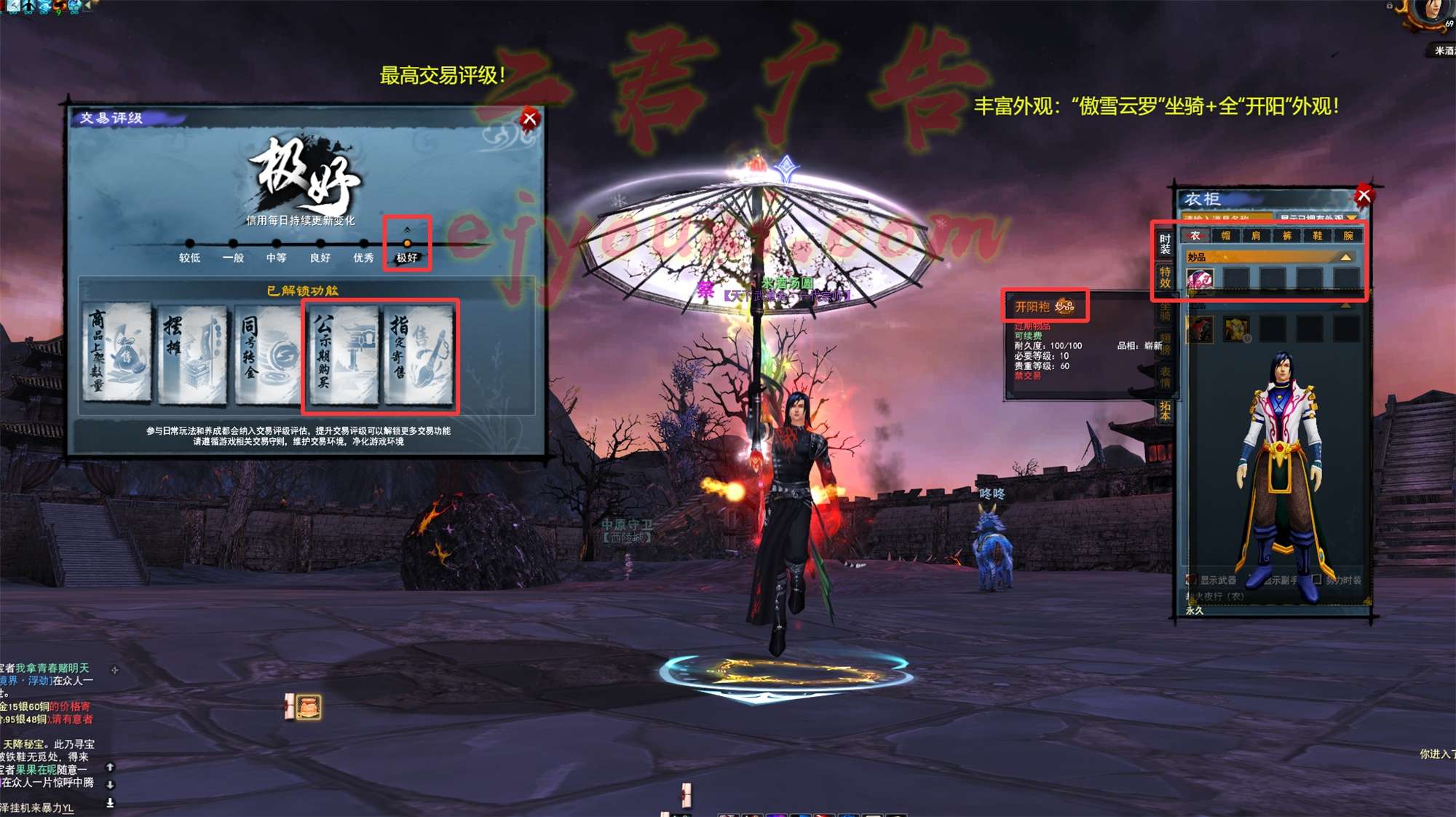Open the 摆摊 trading function card

190,352
